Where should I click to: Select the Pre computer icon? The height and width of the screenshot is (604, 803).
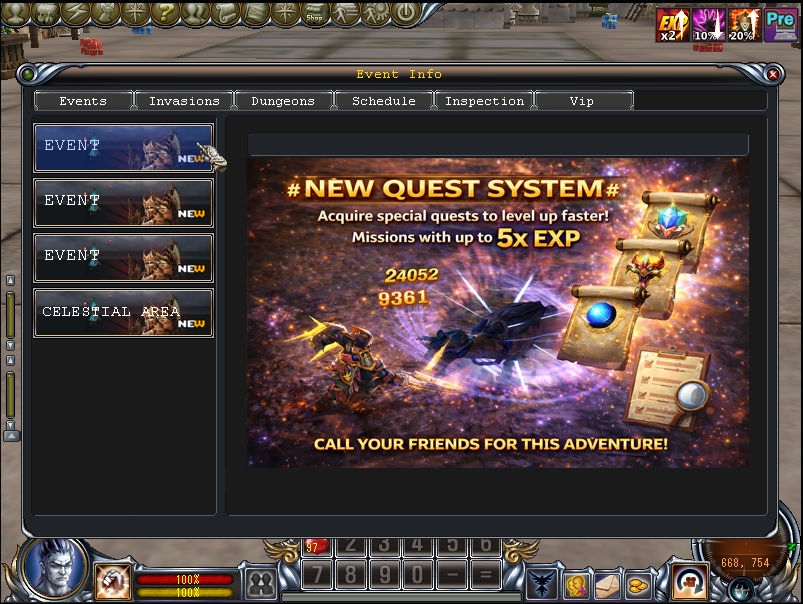pos(779,25)
